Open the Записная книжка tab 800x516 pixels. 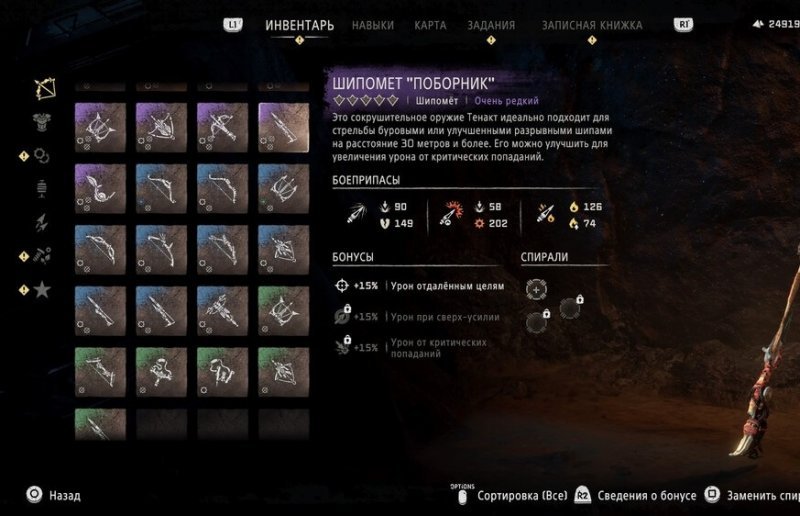pyautogui.click(x=592, y=25)
